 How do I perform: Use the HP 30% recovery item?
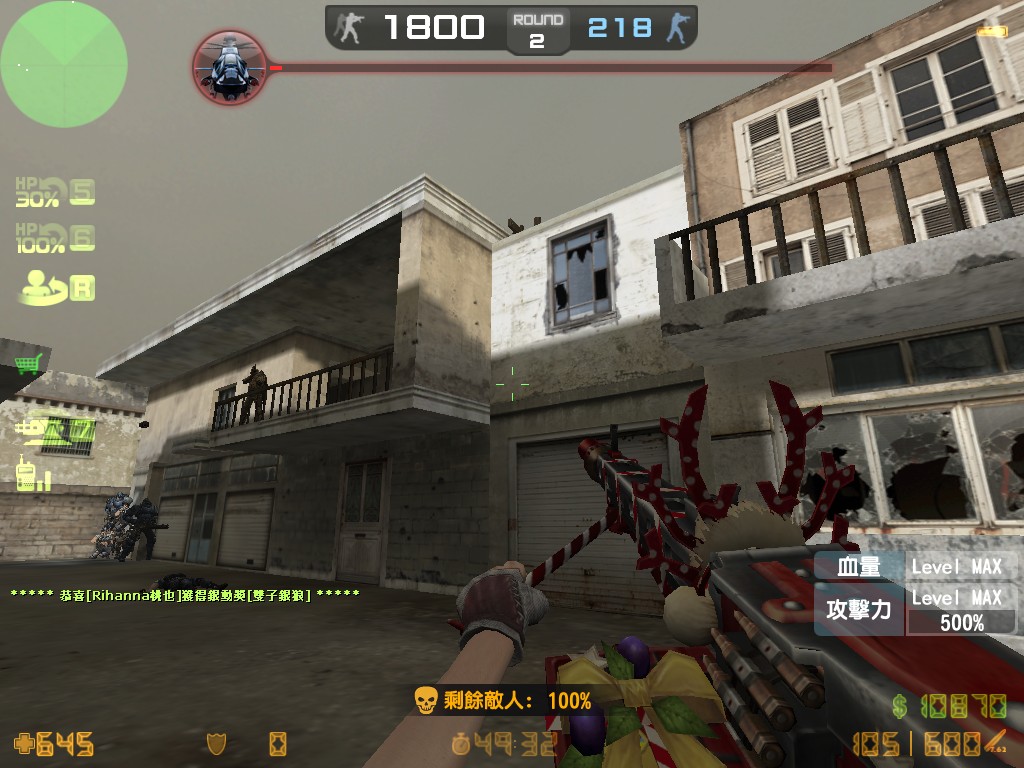[55, 191]
